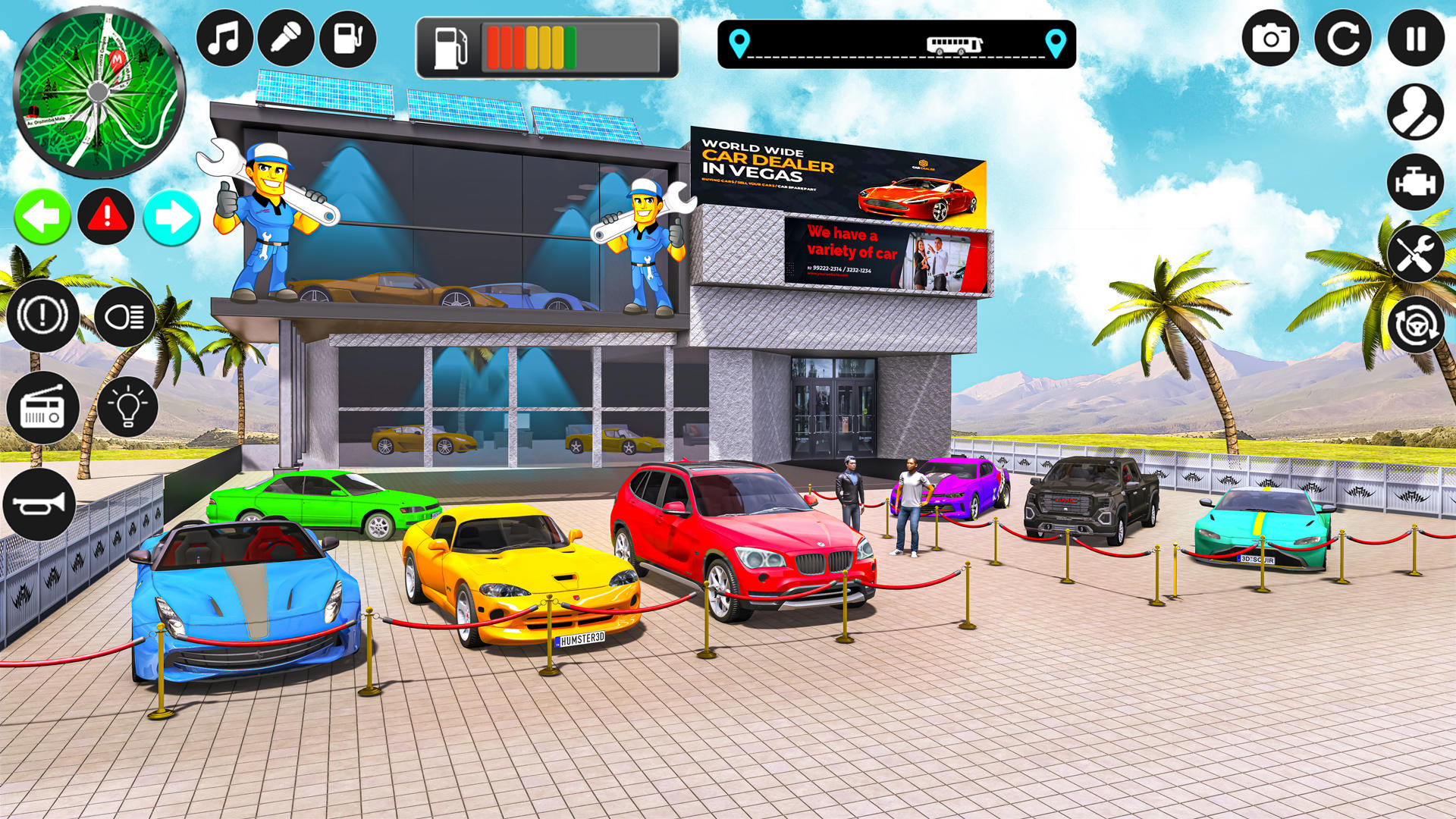Click the fuel pump icon

tap(347, 36)
